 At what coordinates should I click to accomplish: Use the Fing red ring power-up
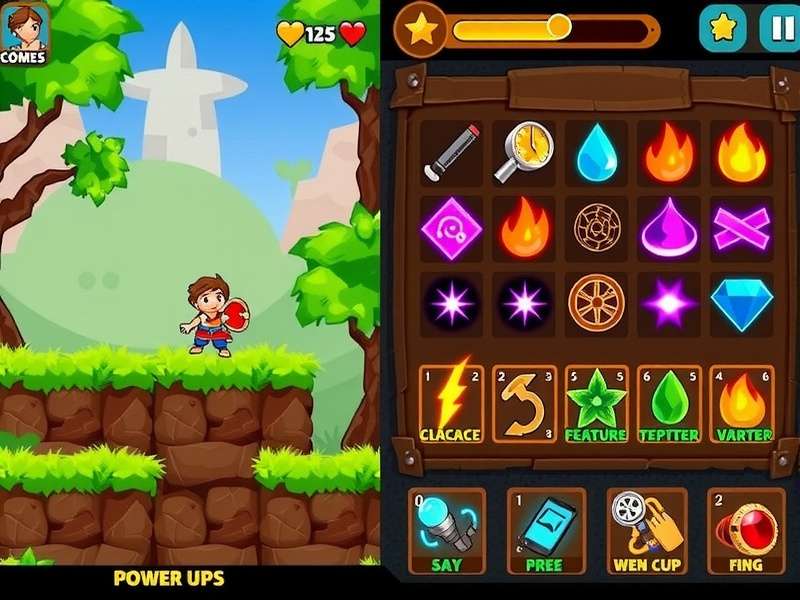[745, 531]
